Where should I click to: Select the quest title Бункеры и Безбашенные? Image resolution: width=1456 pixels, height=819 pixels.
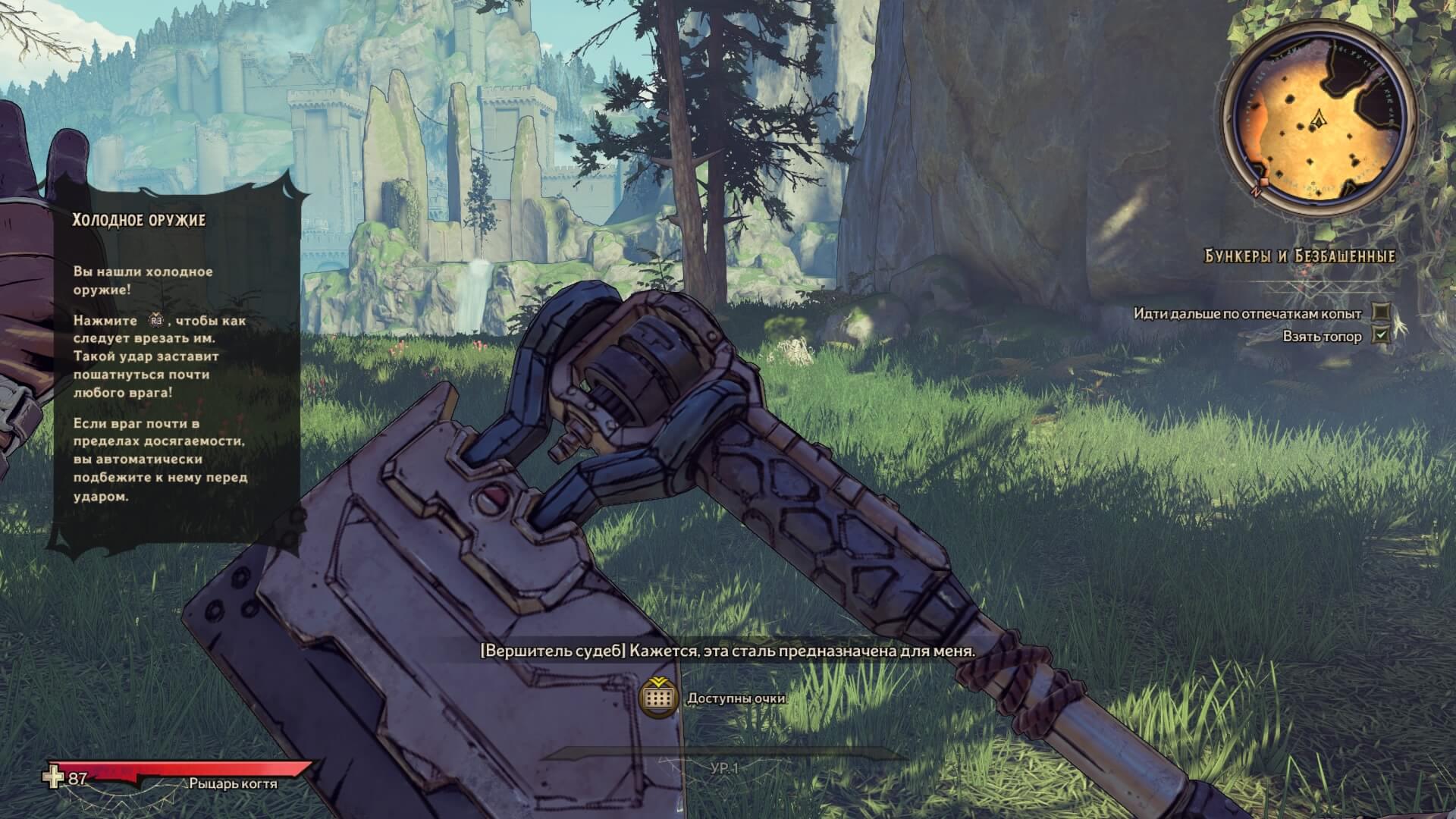pos(1300,256)
